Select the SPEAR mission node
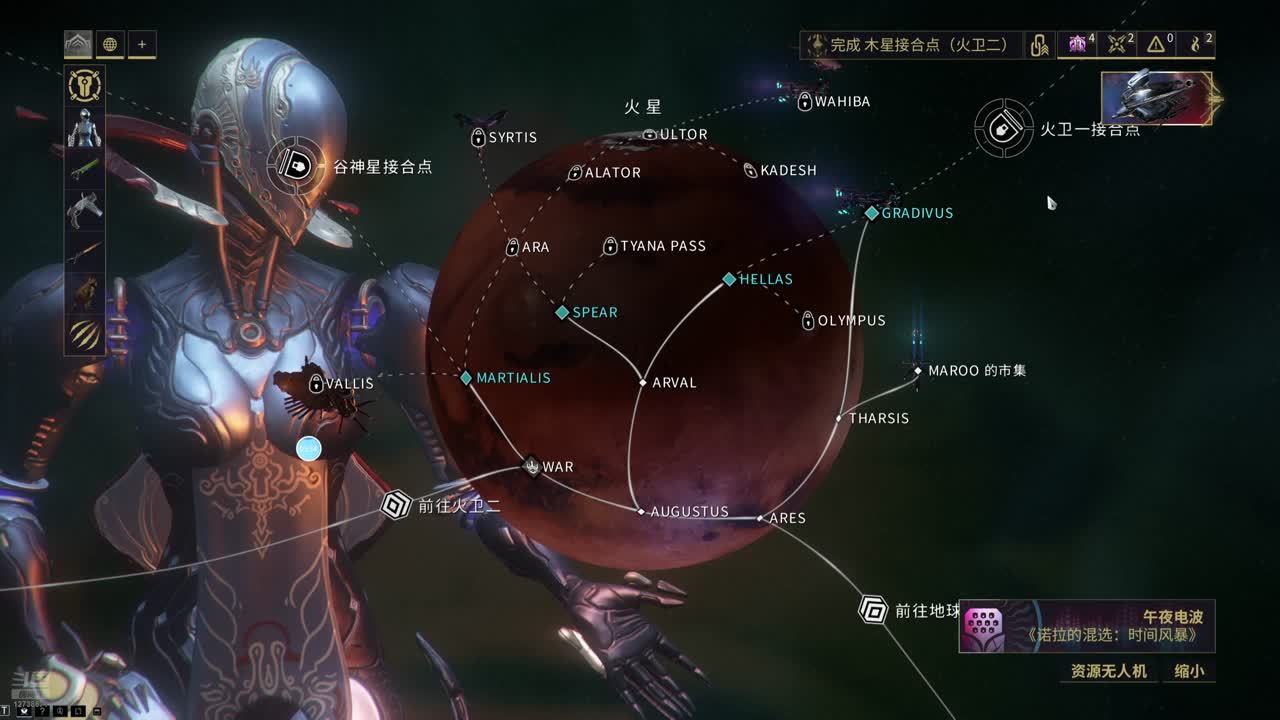 pos(563,313)
